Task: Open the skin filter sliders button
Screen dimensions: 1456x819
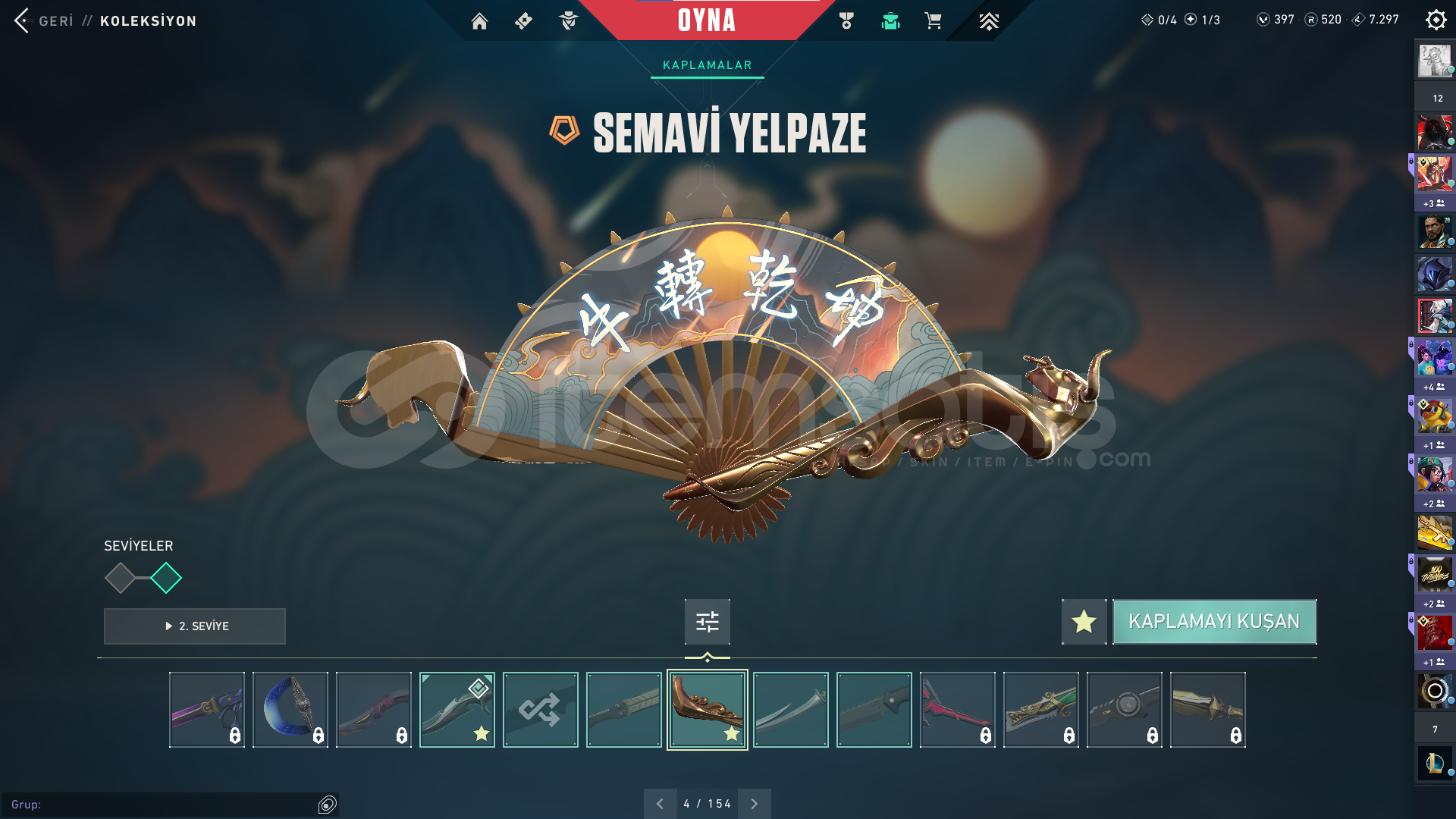Action: coord(707,622)
